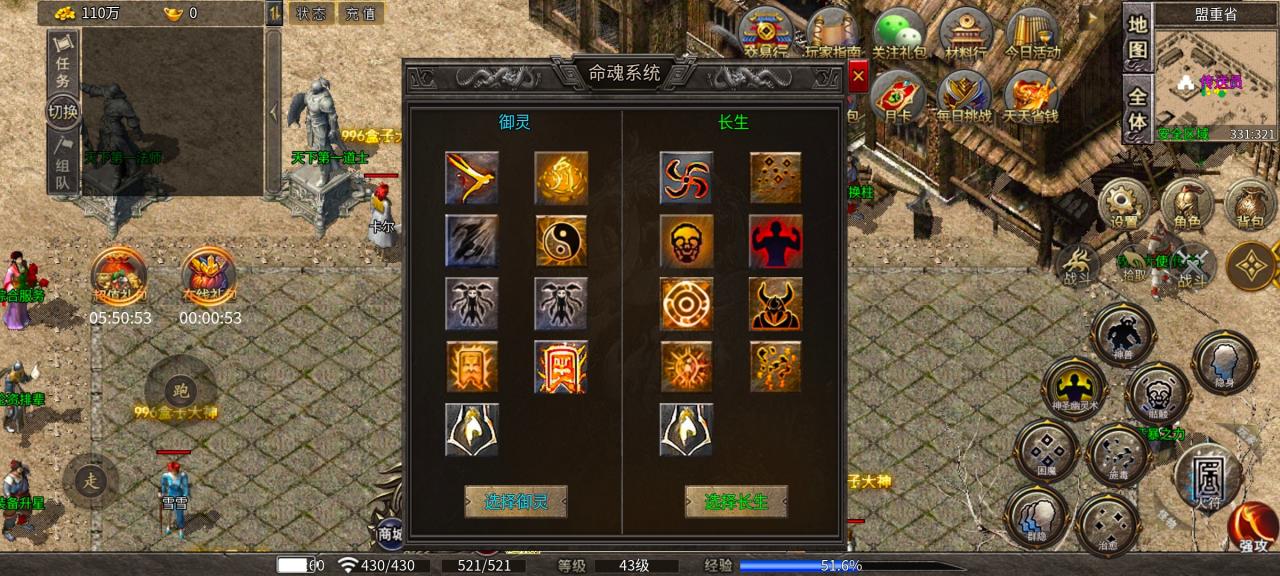1280x576 pixels.
Task: Close the 命魂系统 panel
Action: pyautogui.click(x=858, y=77)
